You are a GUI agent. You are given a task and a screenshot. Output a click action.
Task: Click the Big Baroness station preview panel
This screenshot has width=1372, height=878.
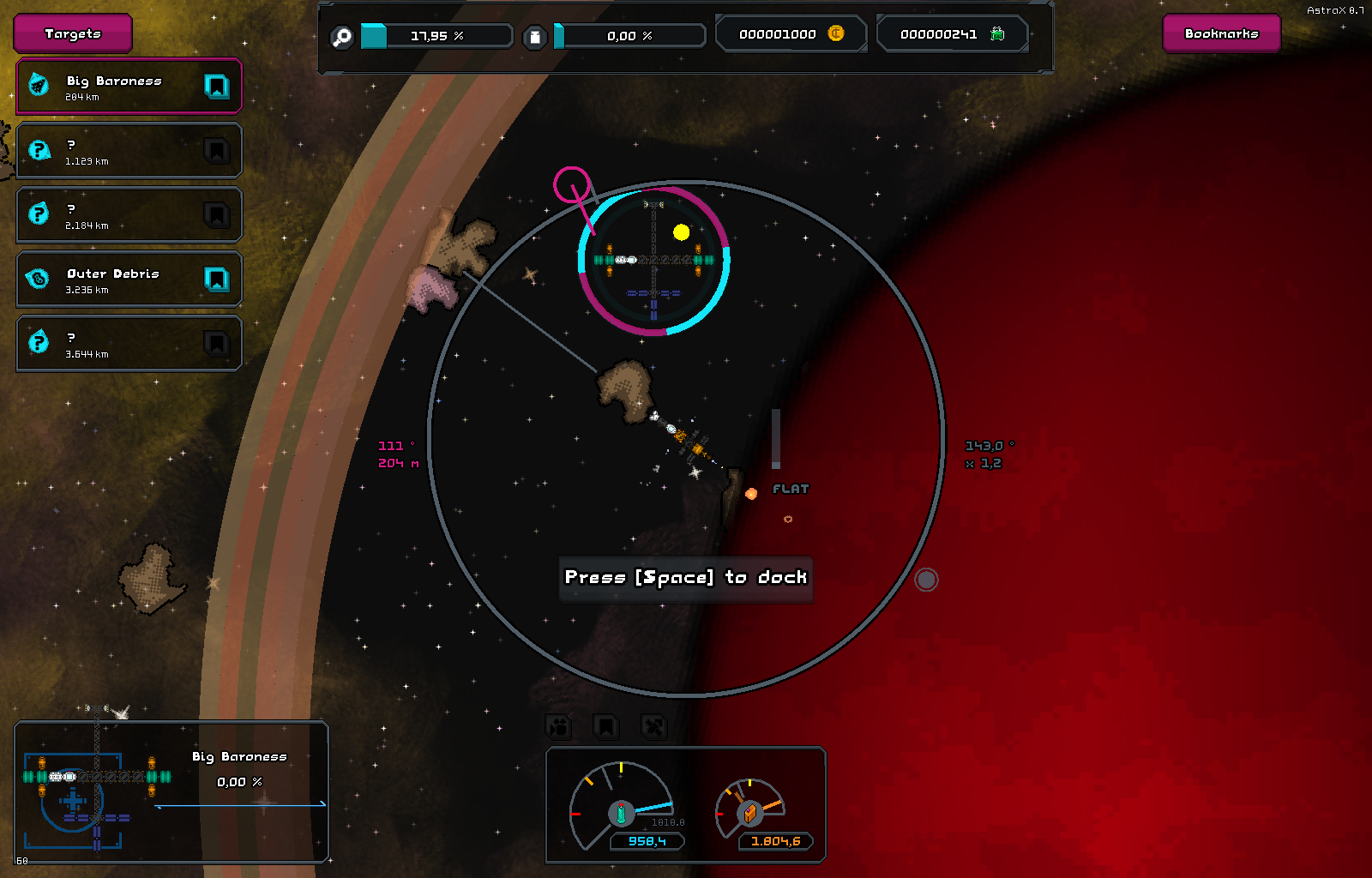171,791
